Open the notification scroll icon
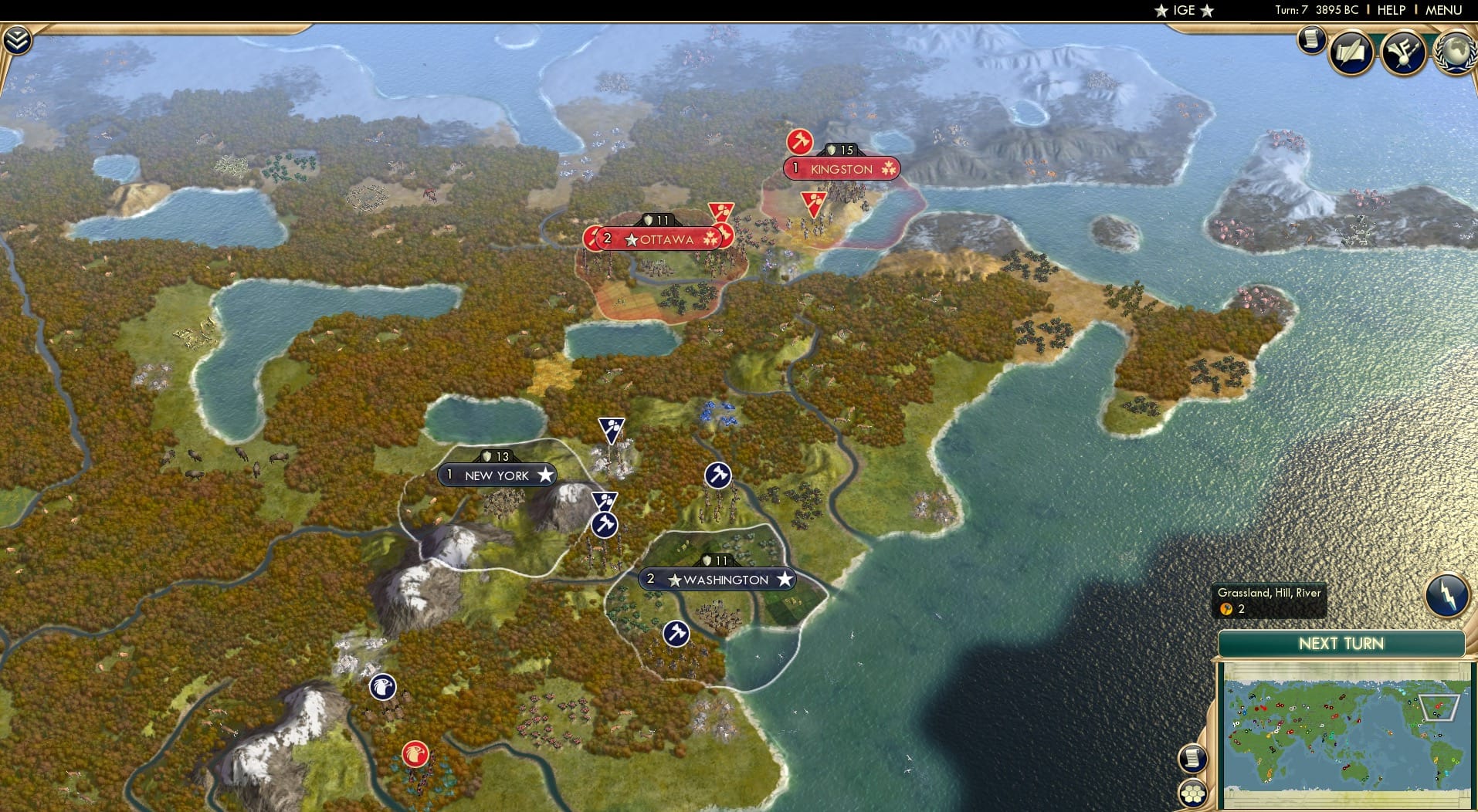 (x=1311, y=40)
